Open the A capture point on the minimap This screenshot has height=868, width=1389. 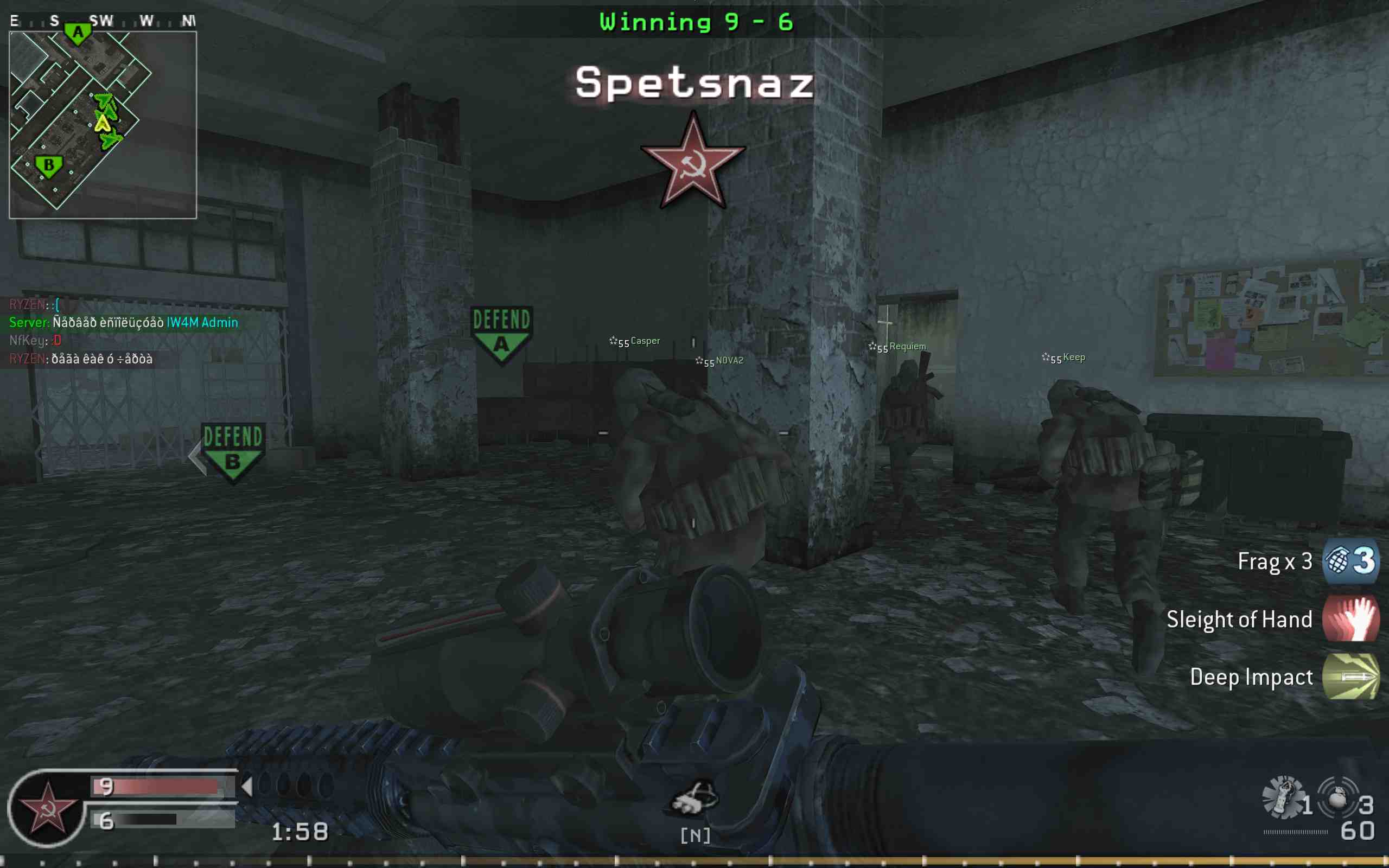coord(78,32)
